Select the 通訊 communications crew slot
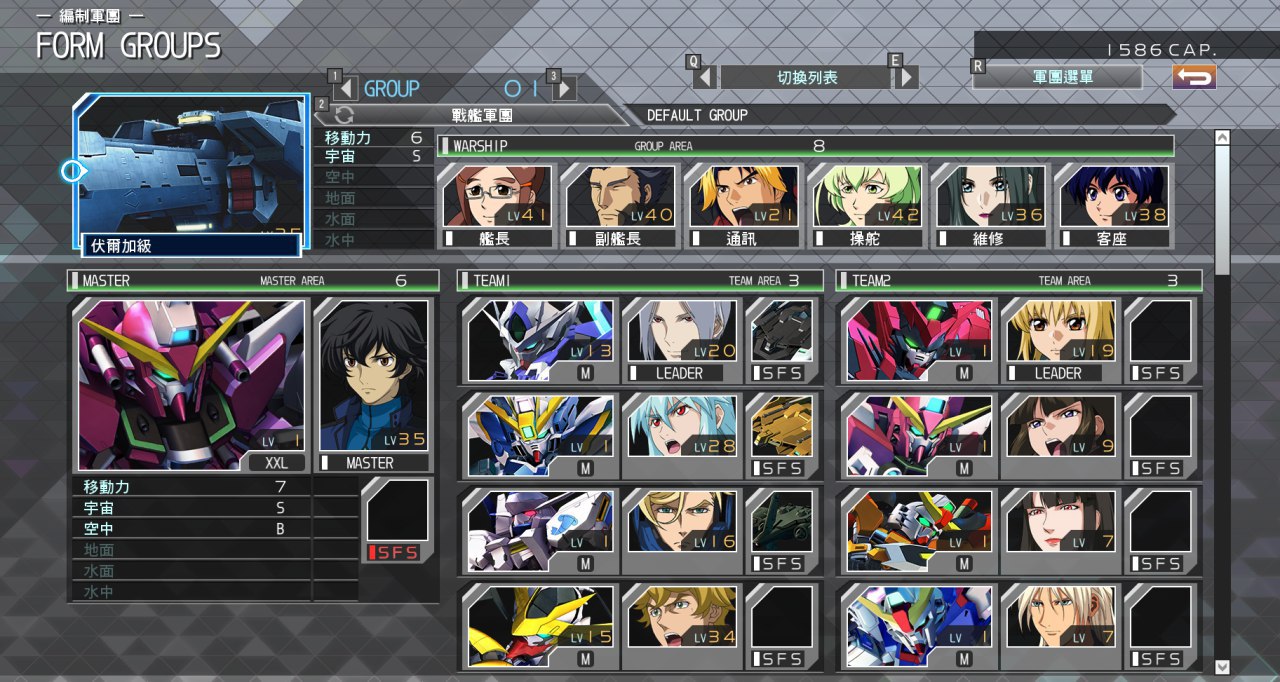1280x682 pixels. [x=743, y=205]
